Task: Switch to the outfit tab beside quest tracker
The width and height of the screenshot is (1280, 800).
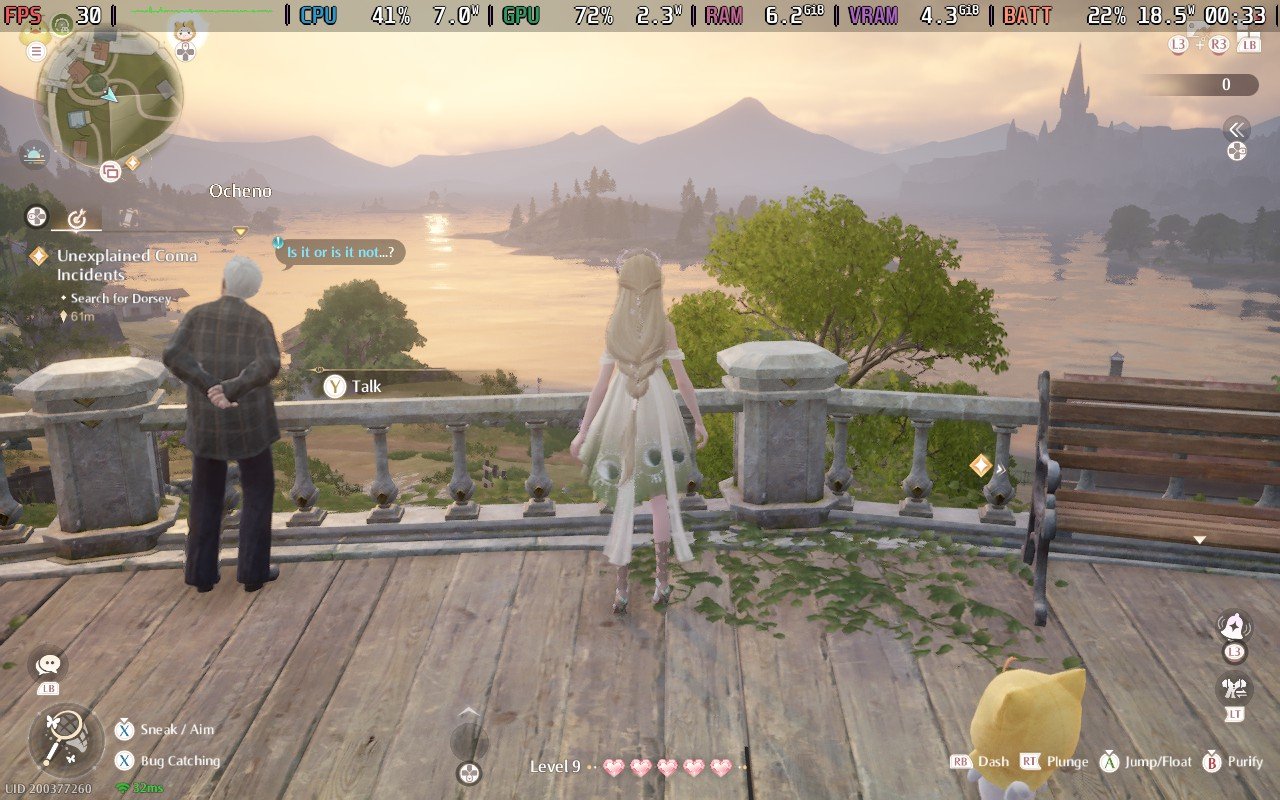Action: [128, 217]
